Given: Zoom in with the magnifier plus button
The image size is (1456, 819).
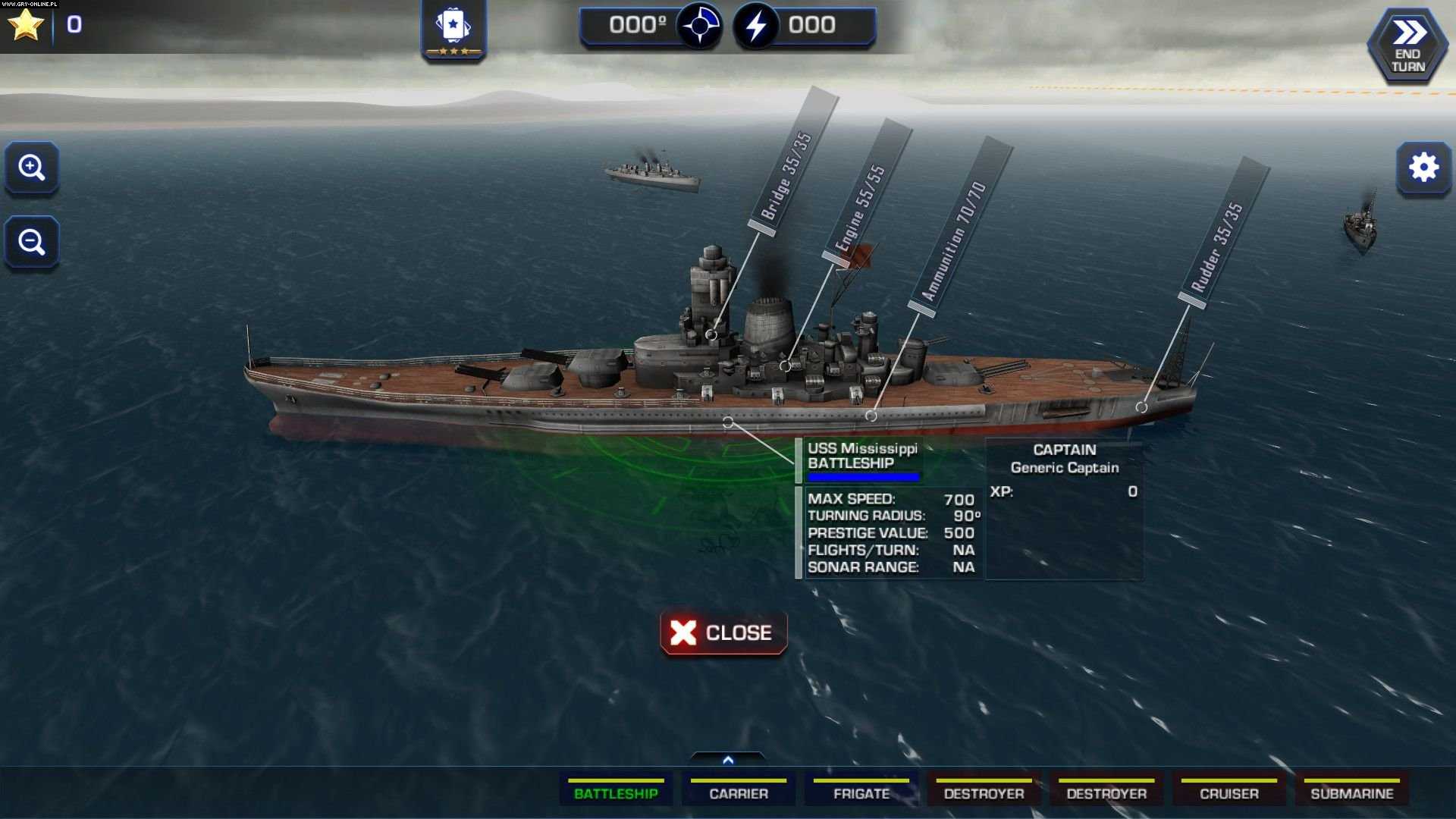Looking at the screenshot, I should coord(32,168).
